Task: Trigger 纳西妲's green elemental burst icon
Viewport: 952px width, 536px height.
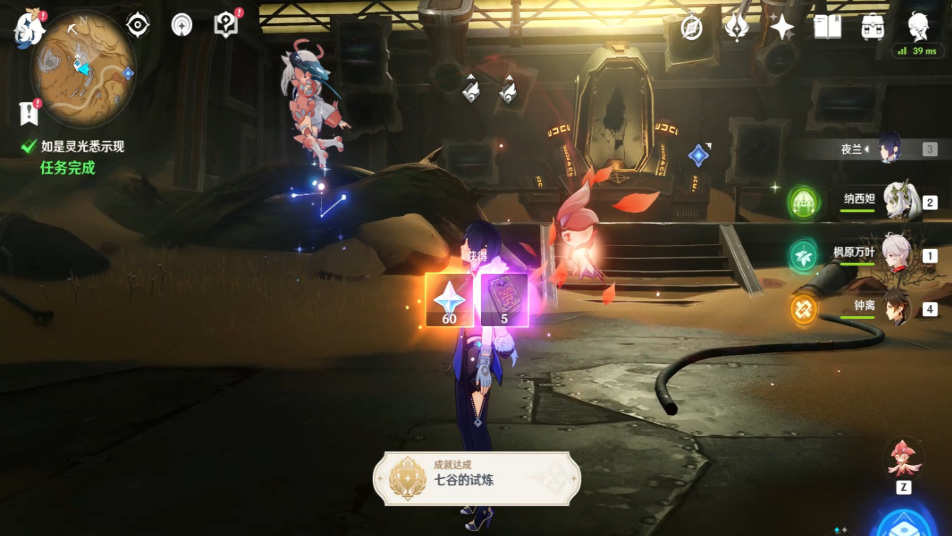Action: coord(804,202)
